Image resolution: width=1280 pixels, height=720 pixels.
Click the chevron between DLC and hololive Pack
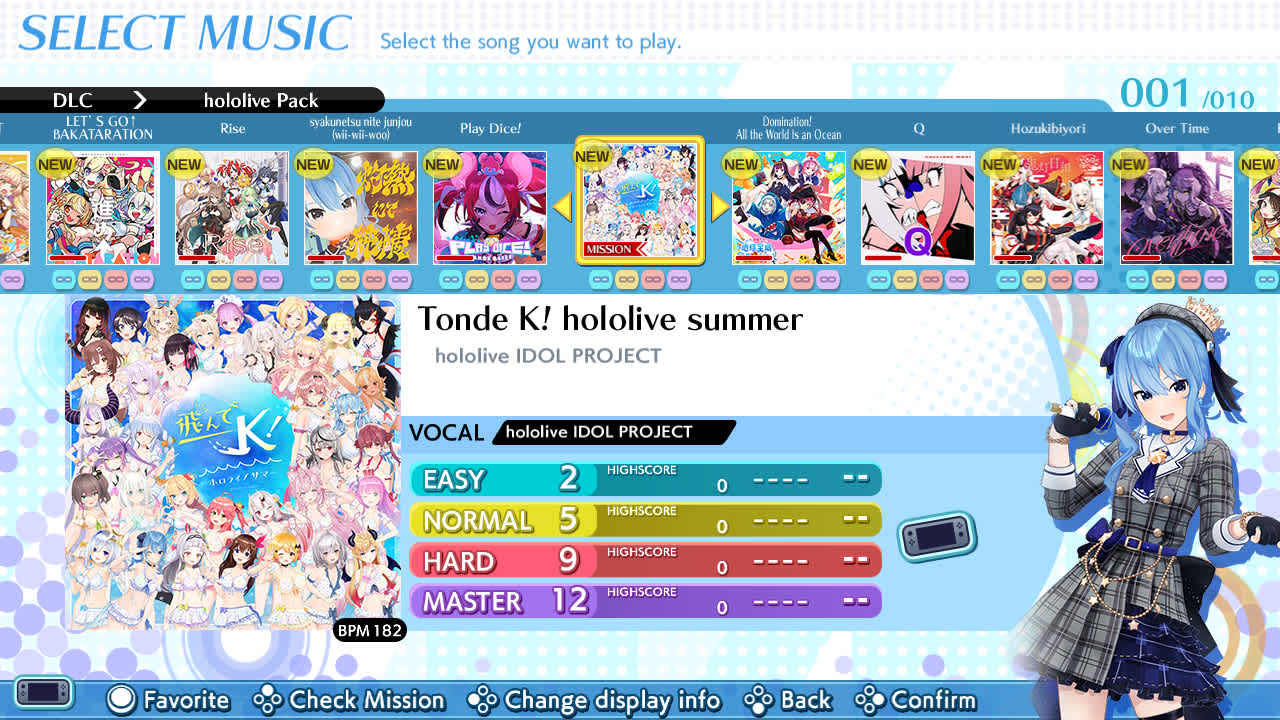140,100
